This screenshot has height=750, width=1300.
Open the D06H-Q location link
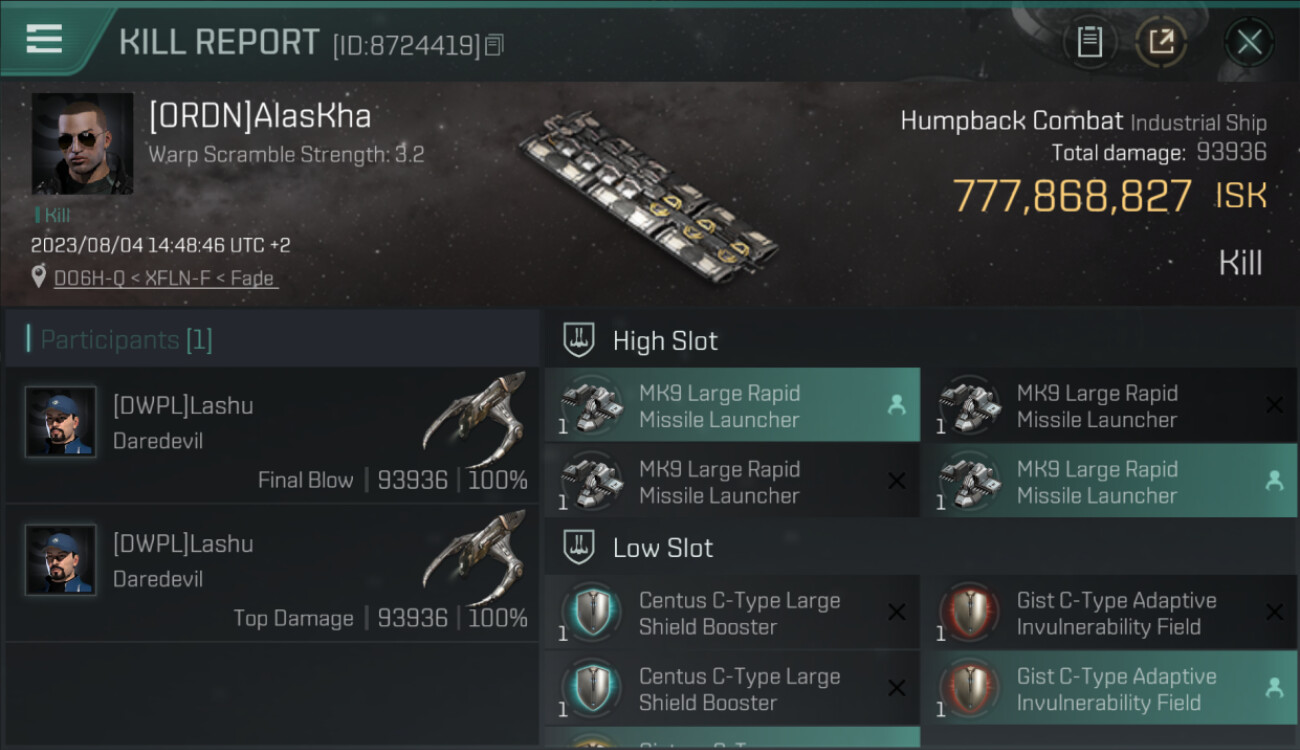pyautogui.click(x=163, y=278)
